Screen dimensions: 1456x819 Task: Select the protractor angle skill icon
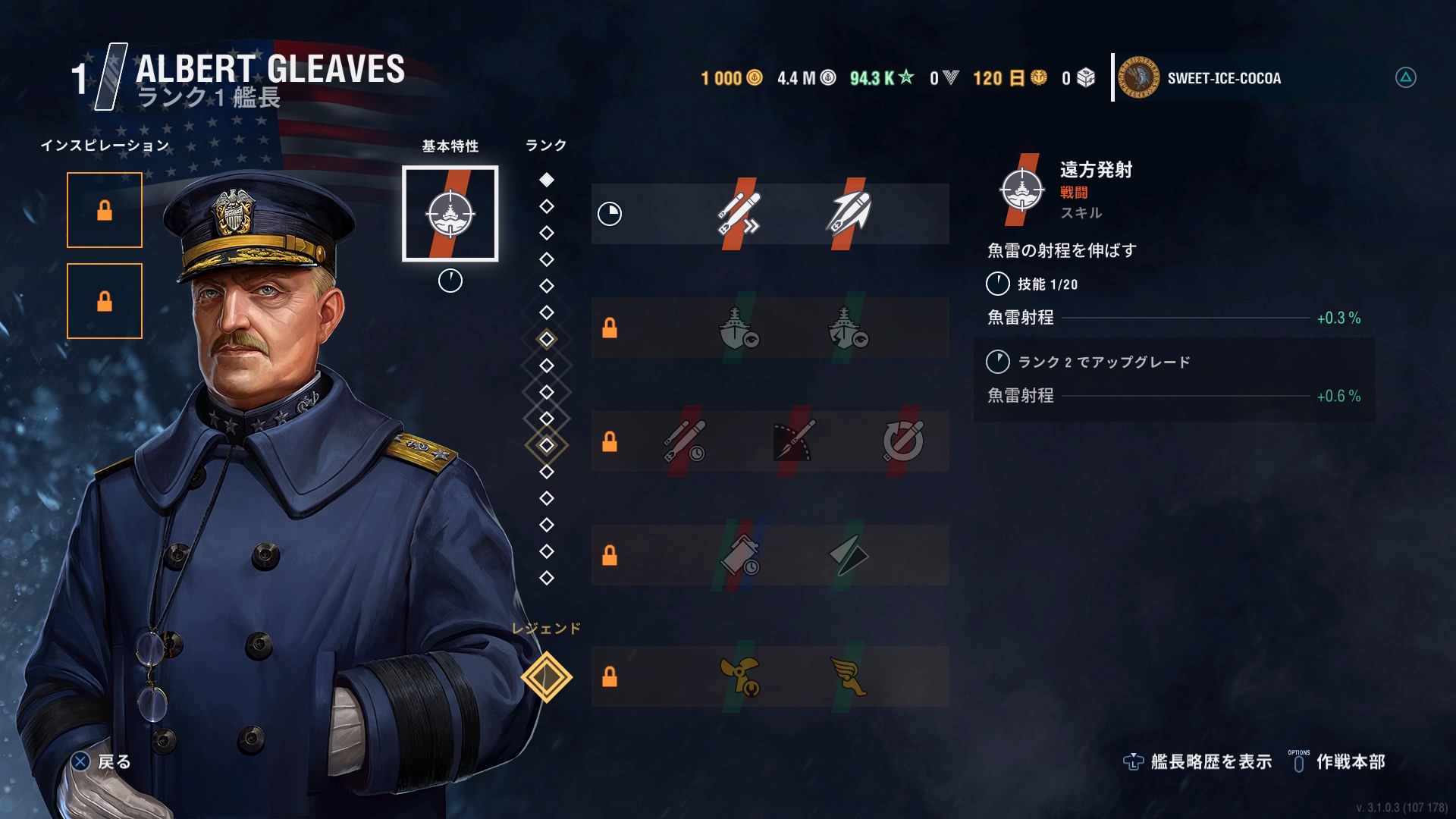coord(793,441)
